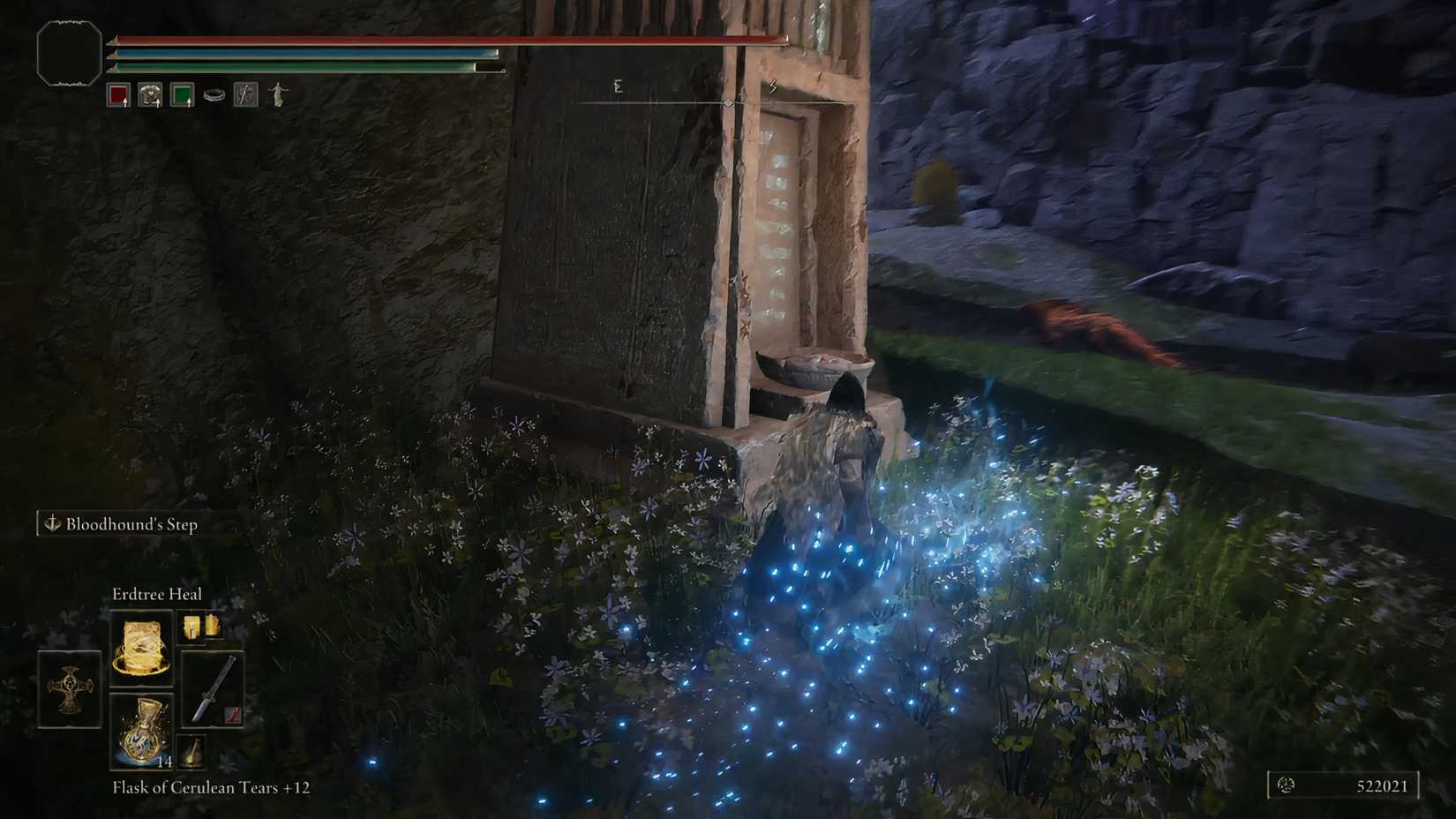Click the green defense buff status icon

(181, 94)
